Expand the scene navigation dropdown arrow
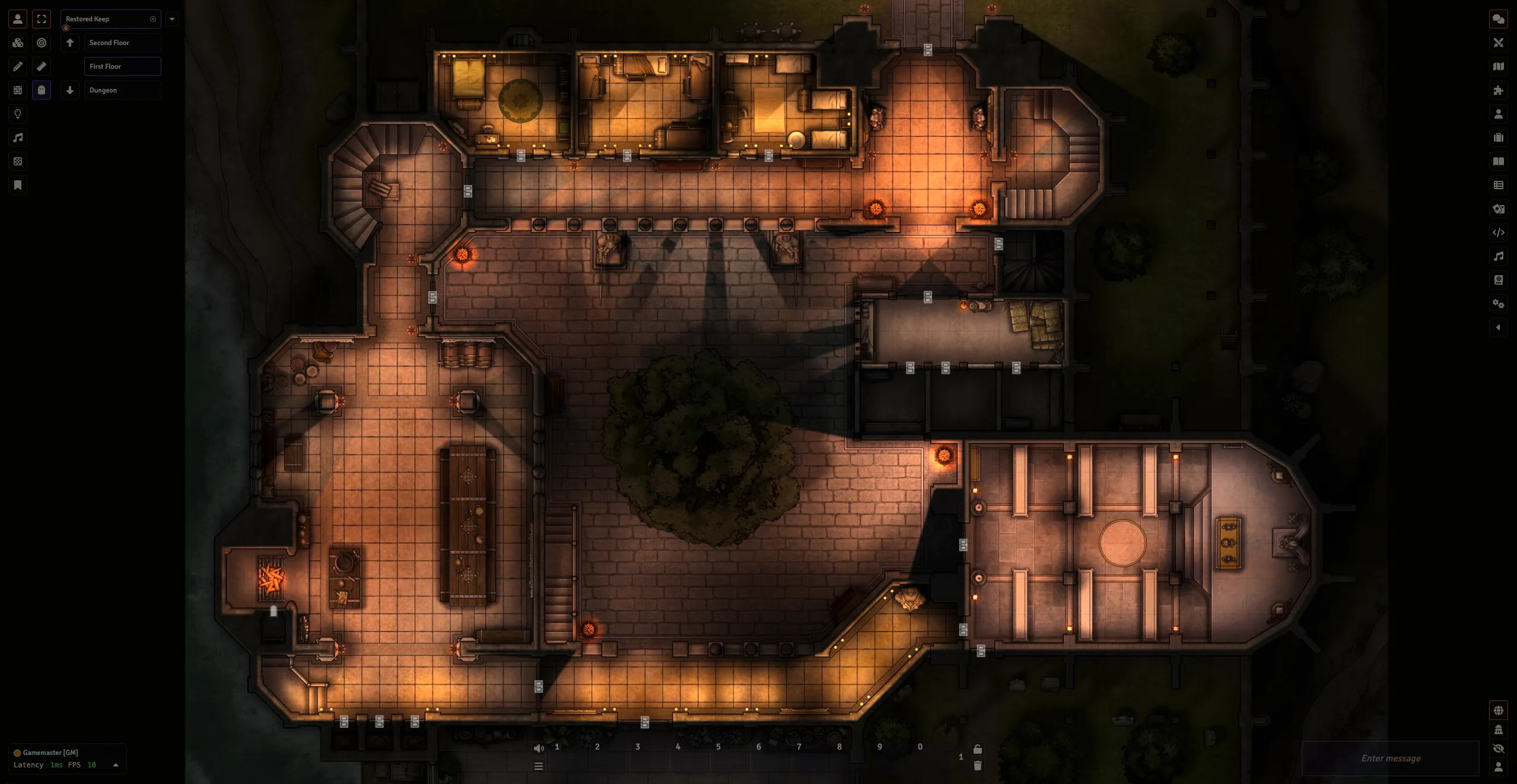1517x784 pixels. coord(172,19)
